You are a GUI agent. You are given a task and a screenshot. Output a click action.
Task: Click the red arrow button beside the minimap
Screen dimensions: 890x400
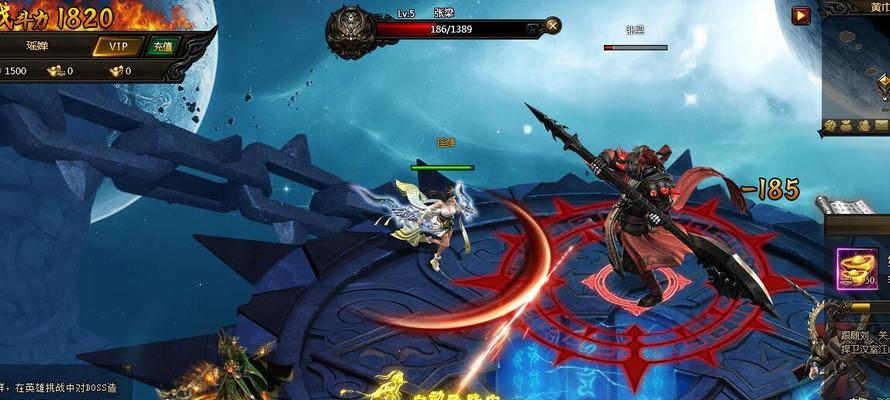coord(800,15)
